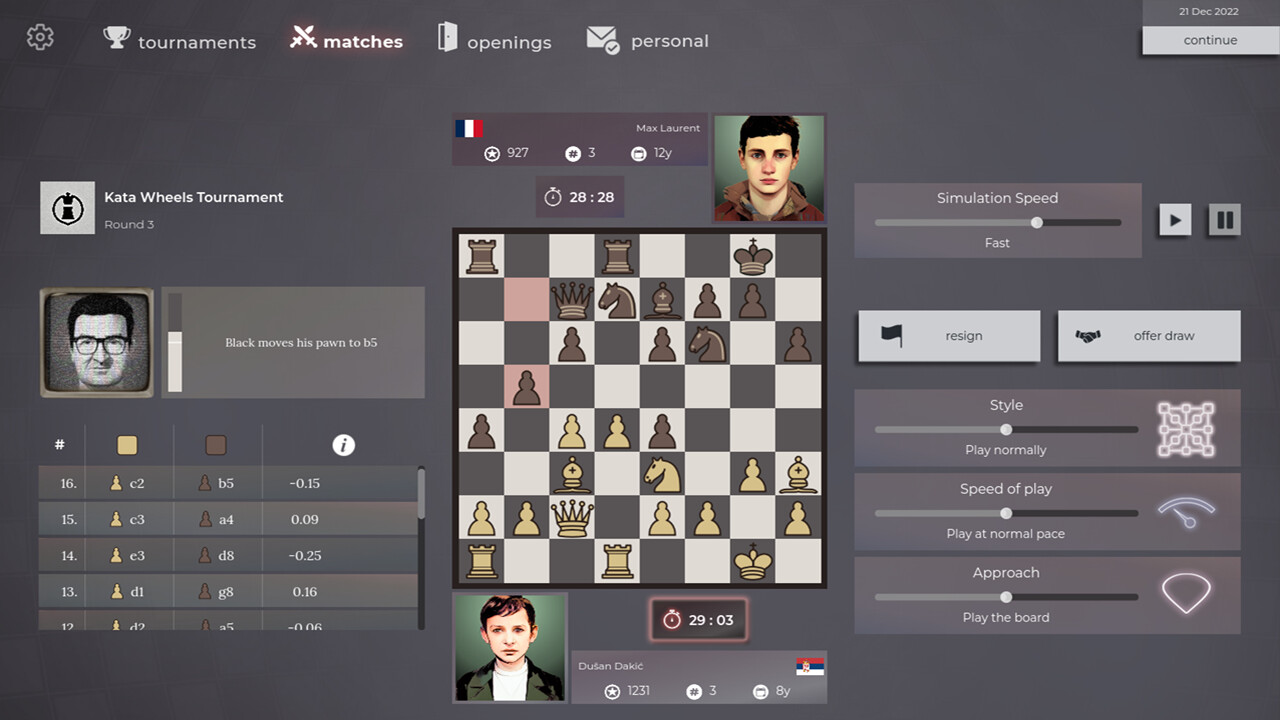The height and width of the screenshot is (720, 1280).
Task: Click the resign button
Action: point(948,335)
